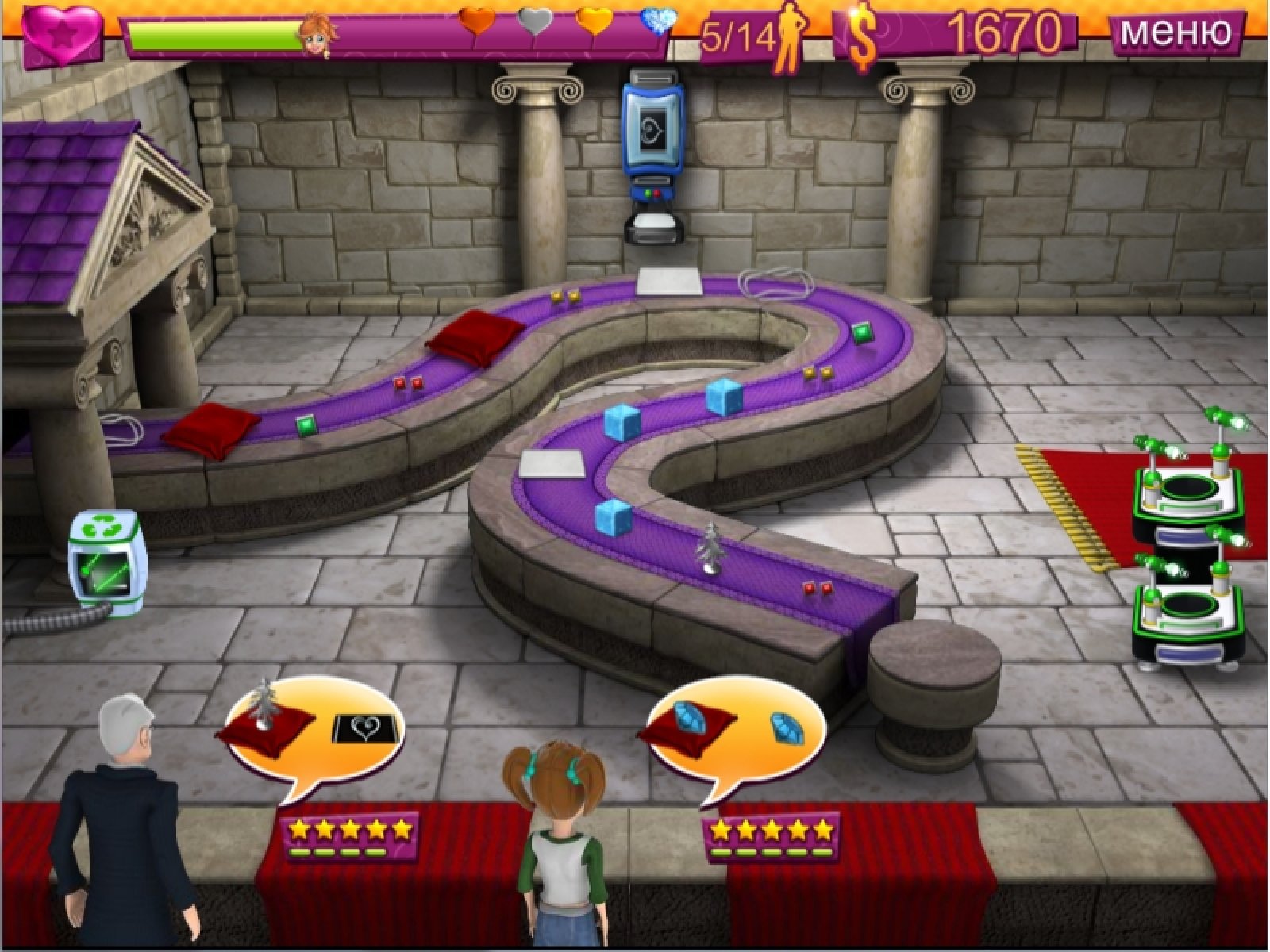Viewport: 1270px width, 952px height.
Task: Open the меню button
Action: tap(1176, 33)
